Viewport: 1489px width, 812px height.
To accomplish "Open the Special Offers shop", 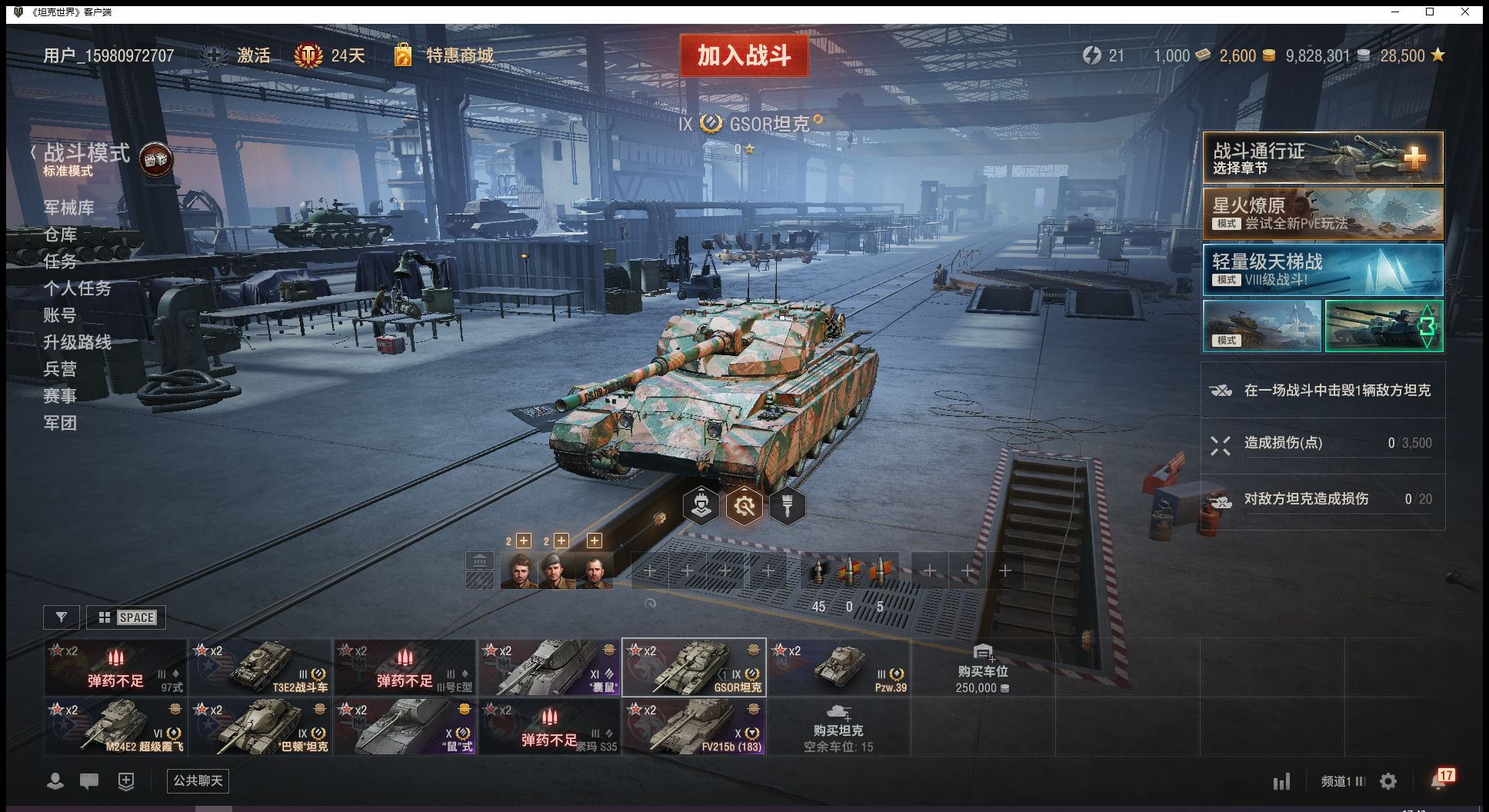I will pyautogui.click(x=458, y=55).
